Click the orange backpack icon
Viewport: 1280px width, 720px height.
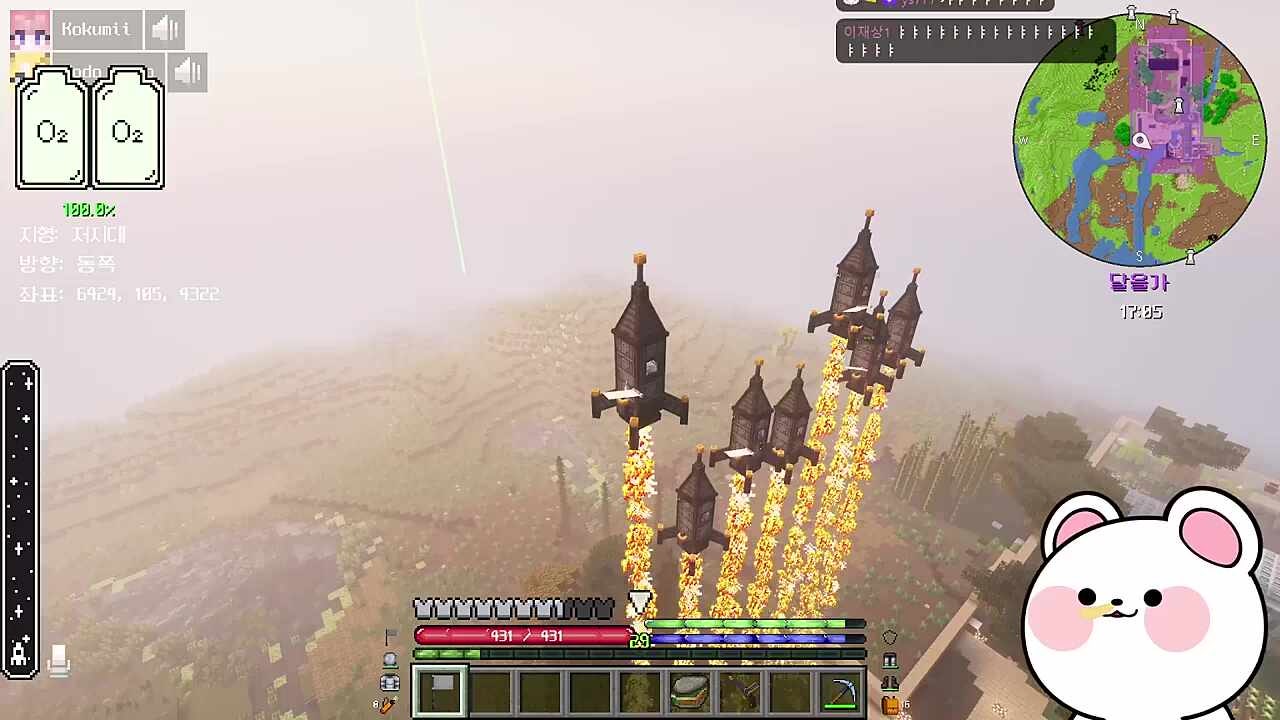click(x=890, y=705)
